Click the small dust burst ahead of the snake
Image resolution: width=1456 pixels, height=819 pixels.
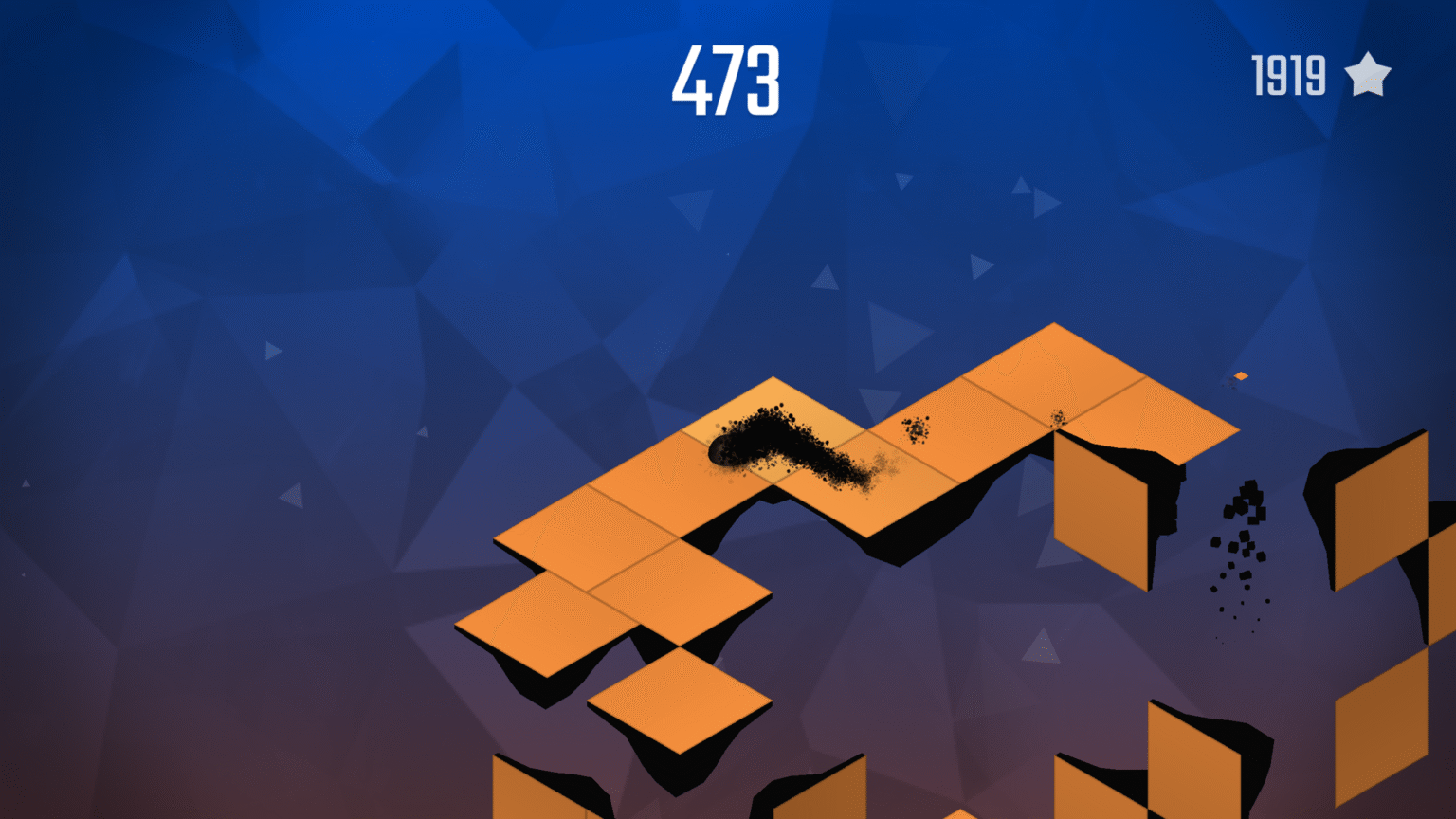pos(915,428)
